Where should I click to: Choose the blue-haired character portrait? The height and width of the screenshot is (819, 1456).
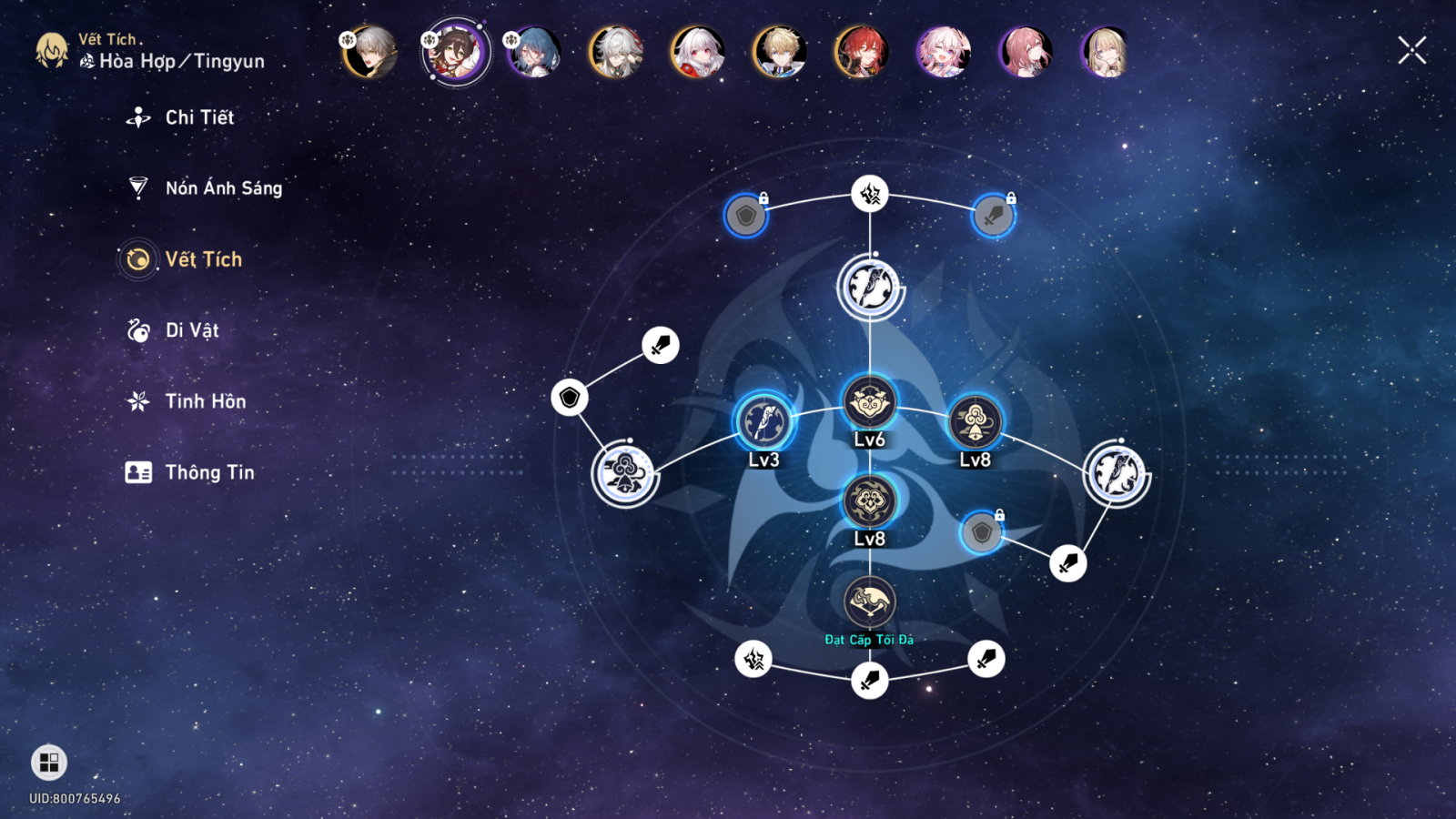point(535,51)
